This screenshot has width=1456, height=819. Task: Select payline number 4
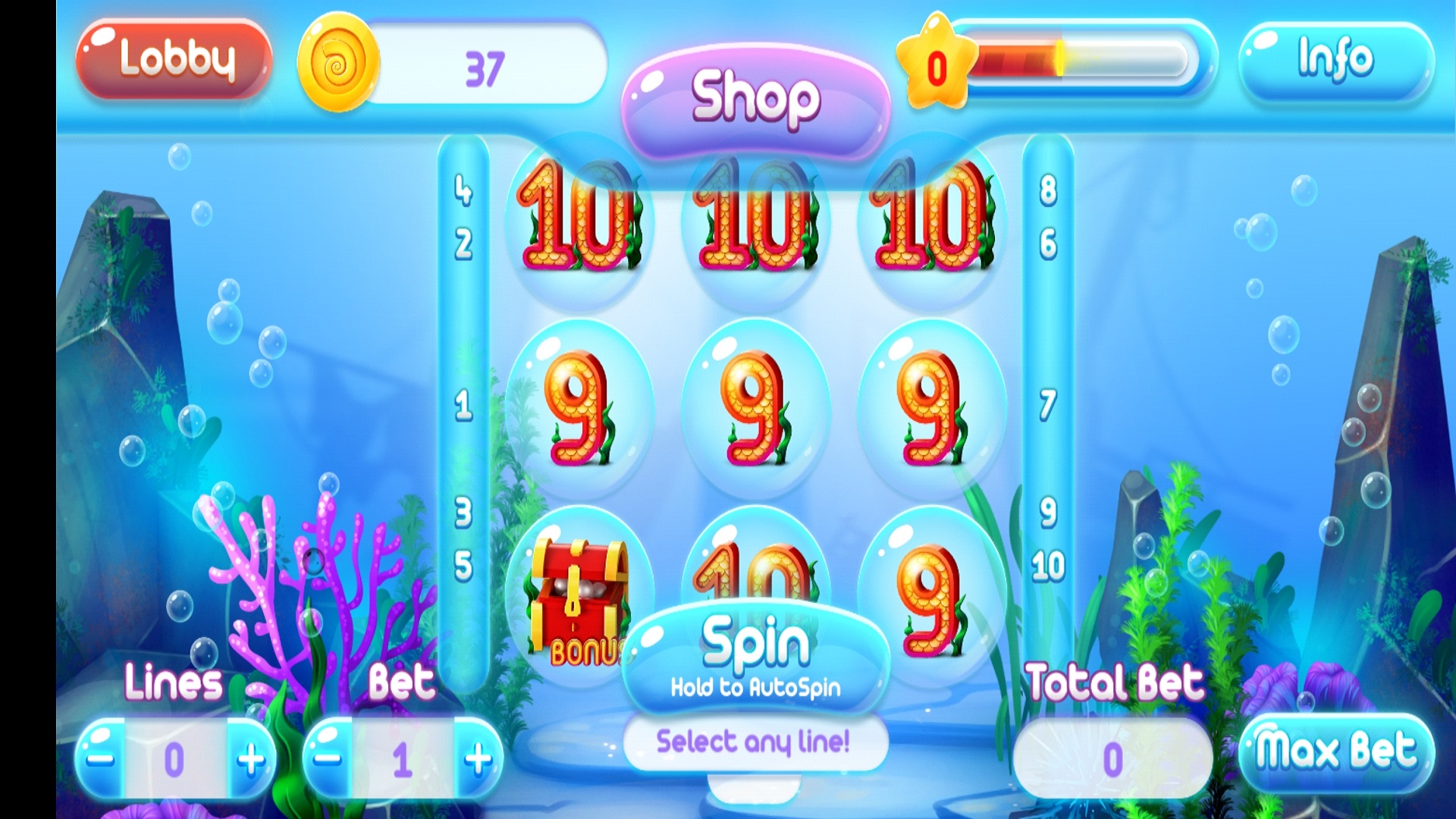(x=463, y=190)
